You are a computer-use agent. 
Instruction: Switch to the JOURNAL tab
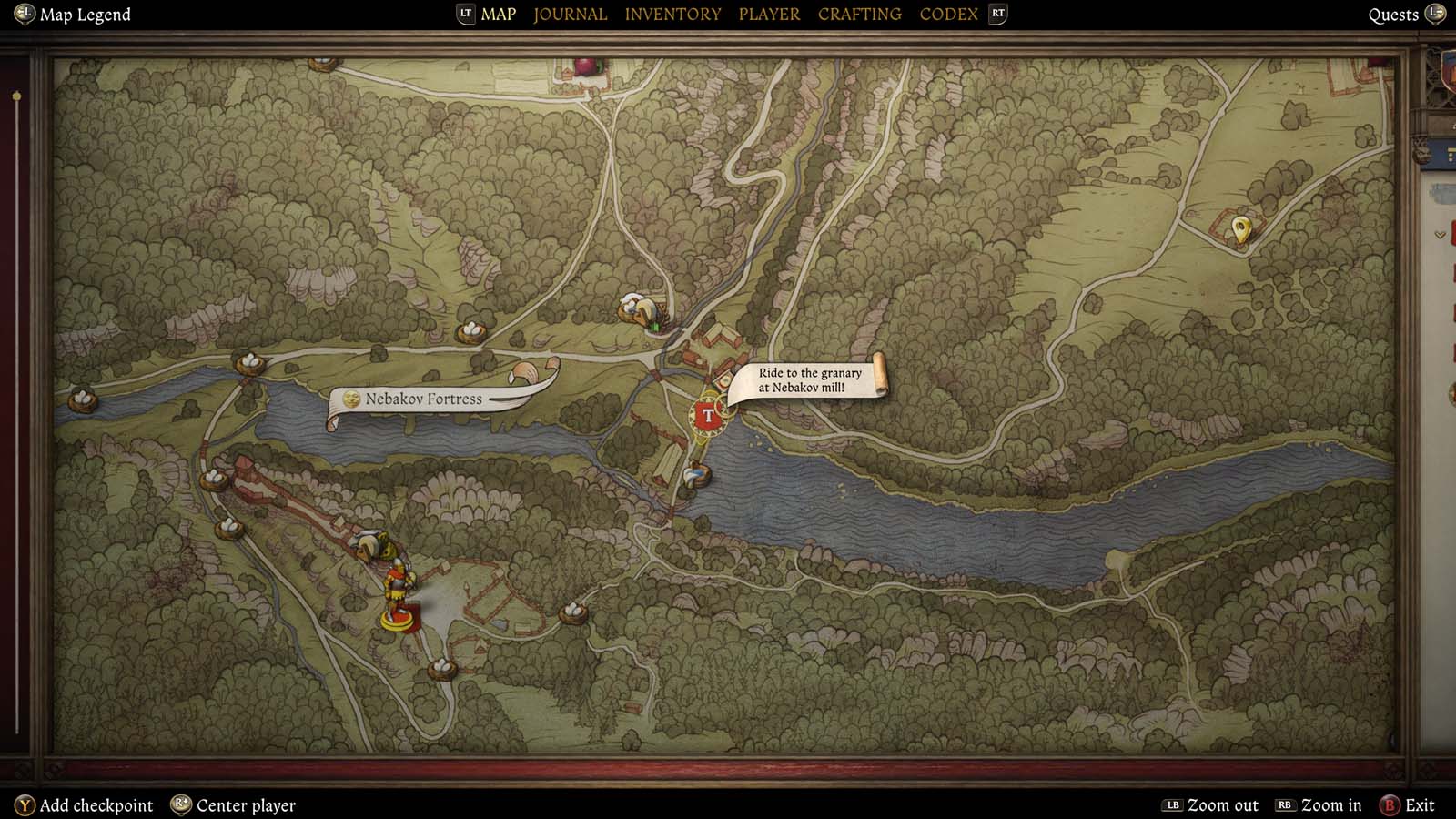click(x=570, y=14)
